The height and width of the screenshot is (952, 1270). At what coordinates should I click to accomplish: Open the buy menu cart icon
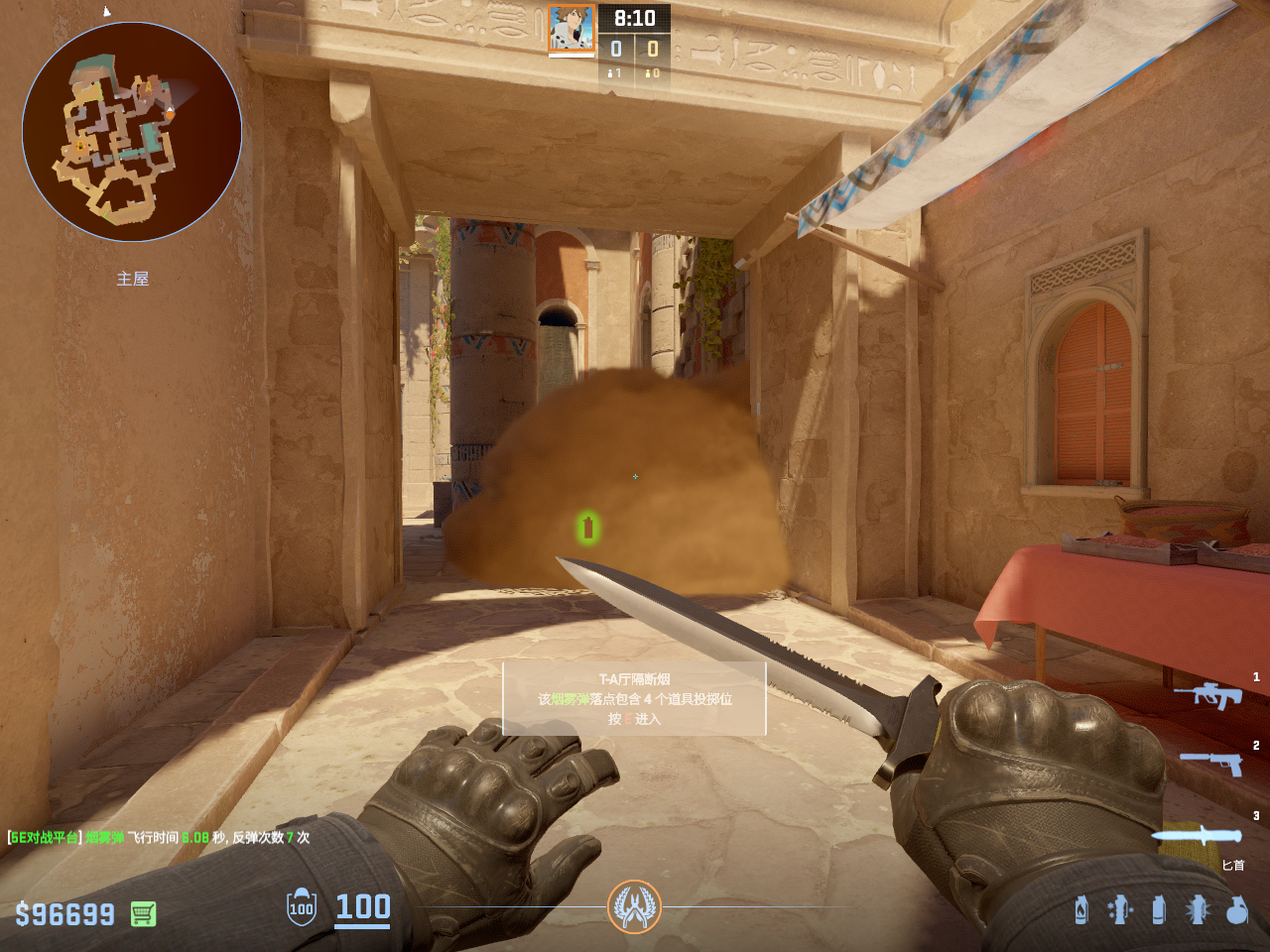tap(143, 913)
